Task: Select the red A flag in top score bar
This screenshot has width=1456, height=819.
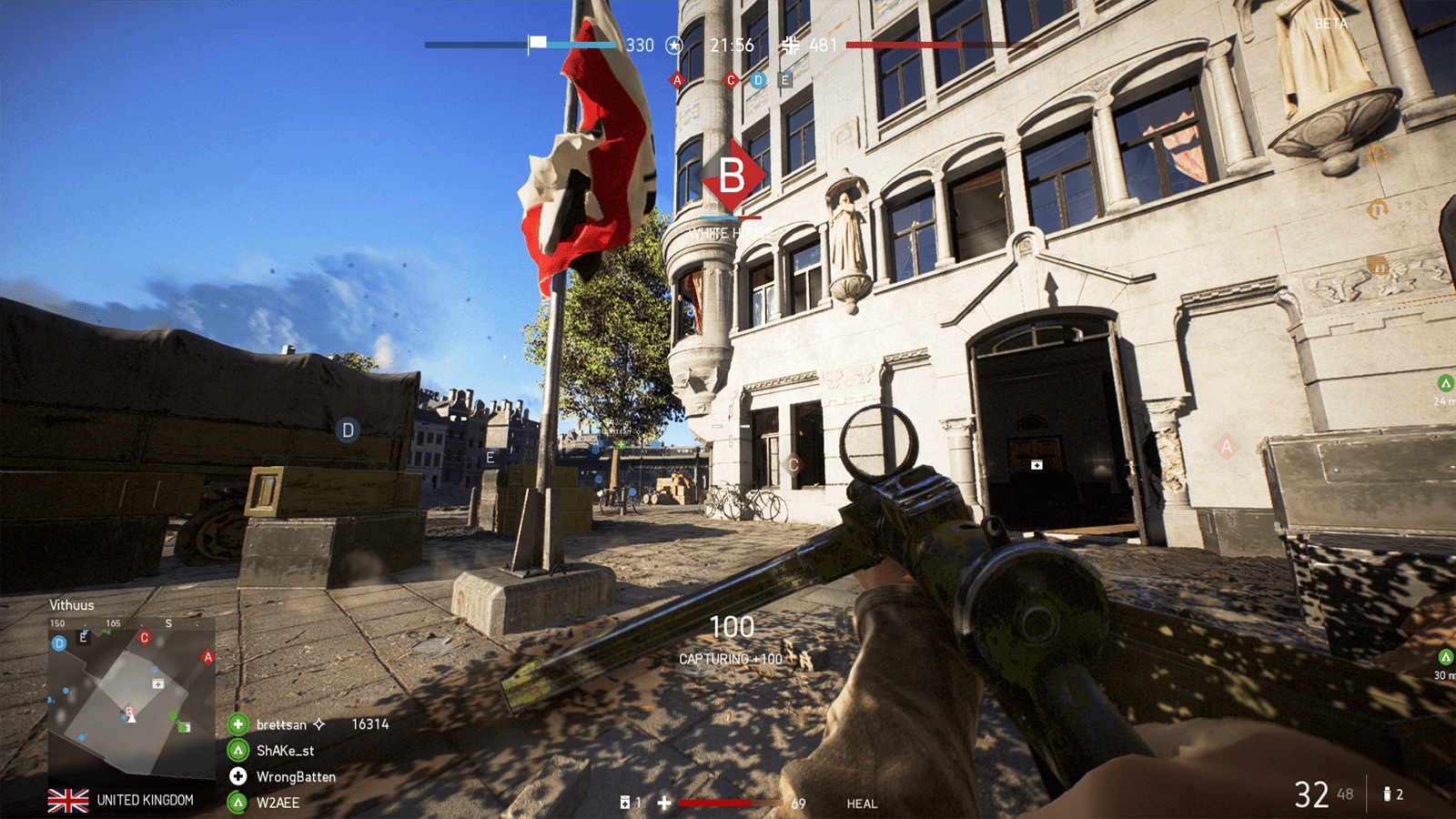Action: pos(676,80)
